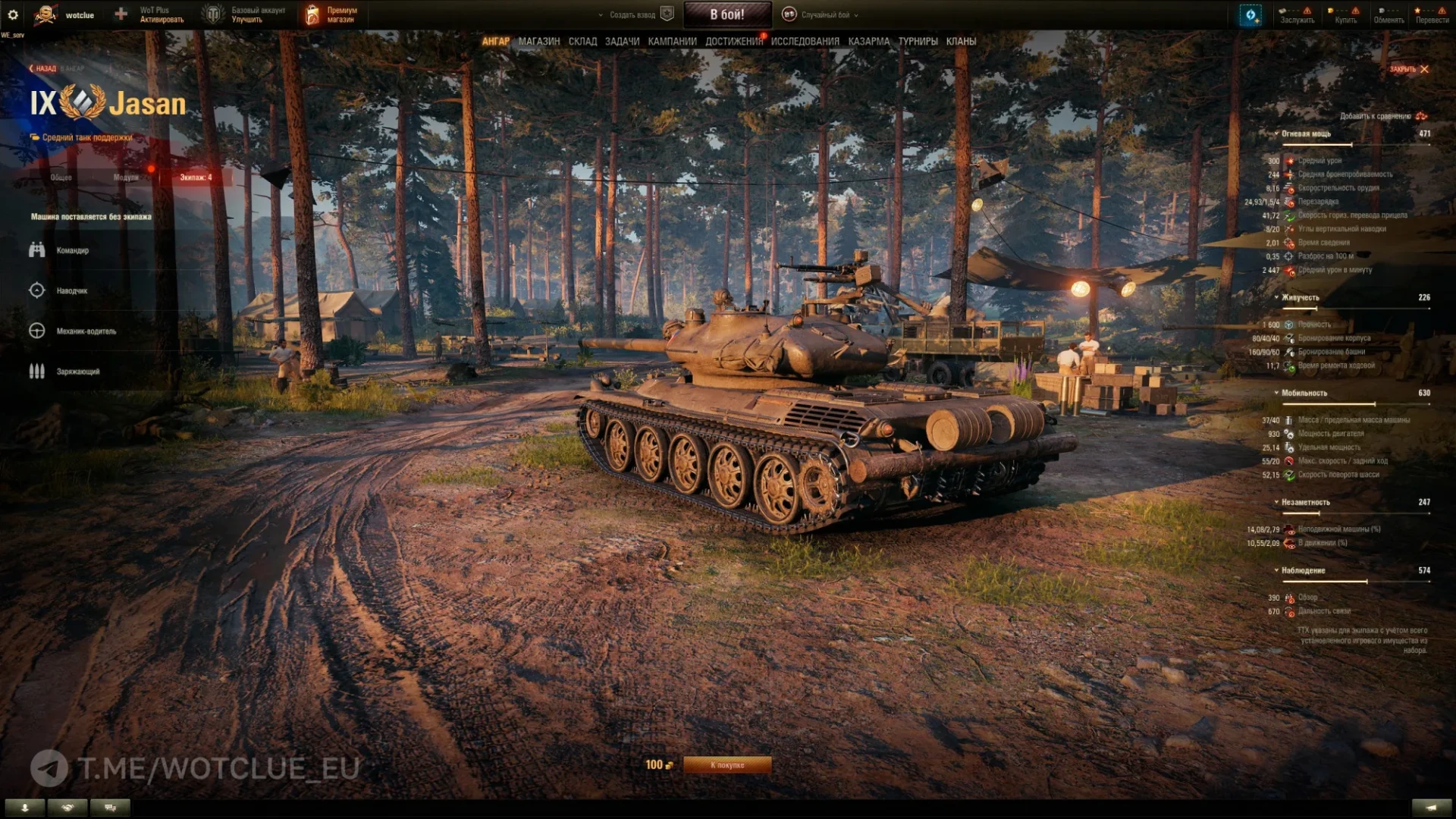Screen dimensions: 1456x819
Task: Close the vehicle preview with «Закрыть»
Action: point(1409,69)
